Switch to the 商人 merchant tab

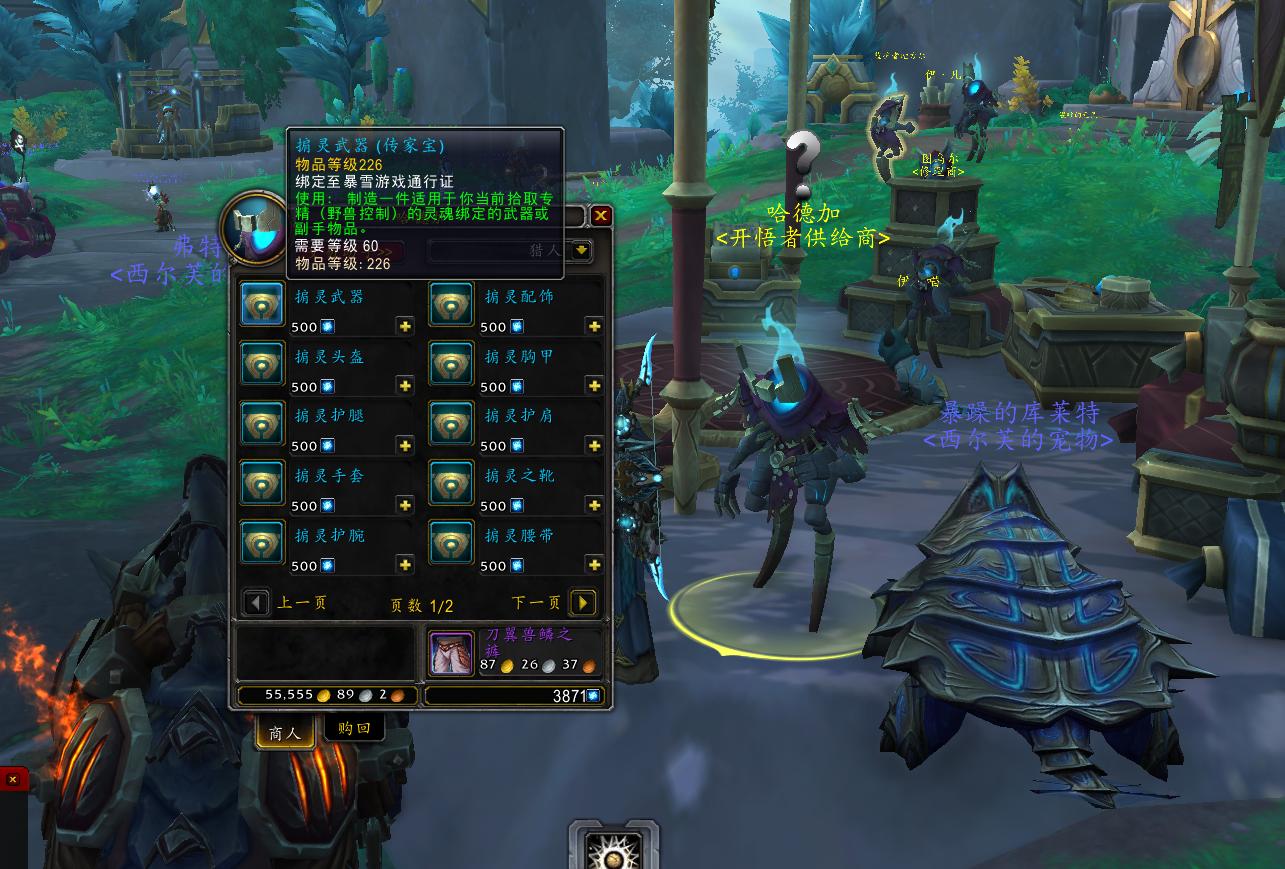(284, 732)
